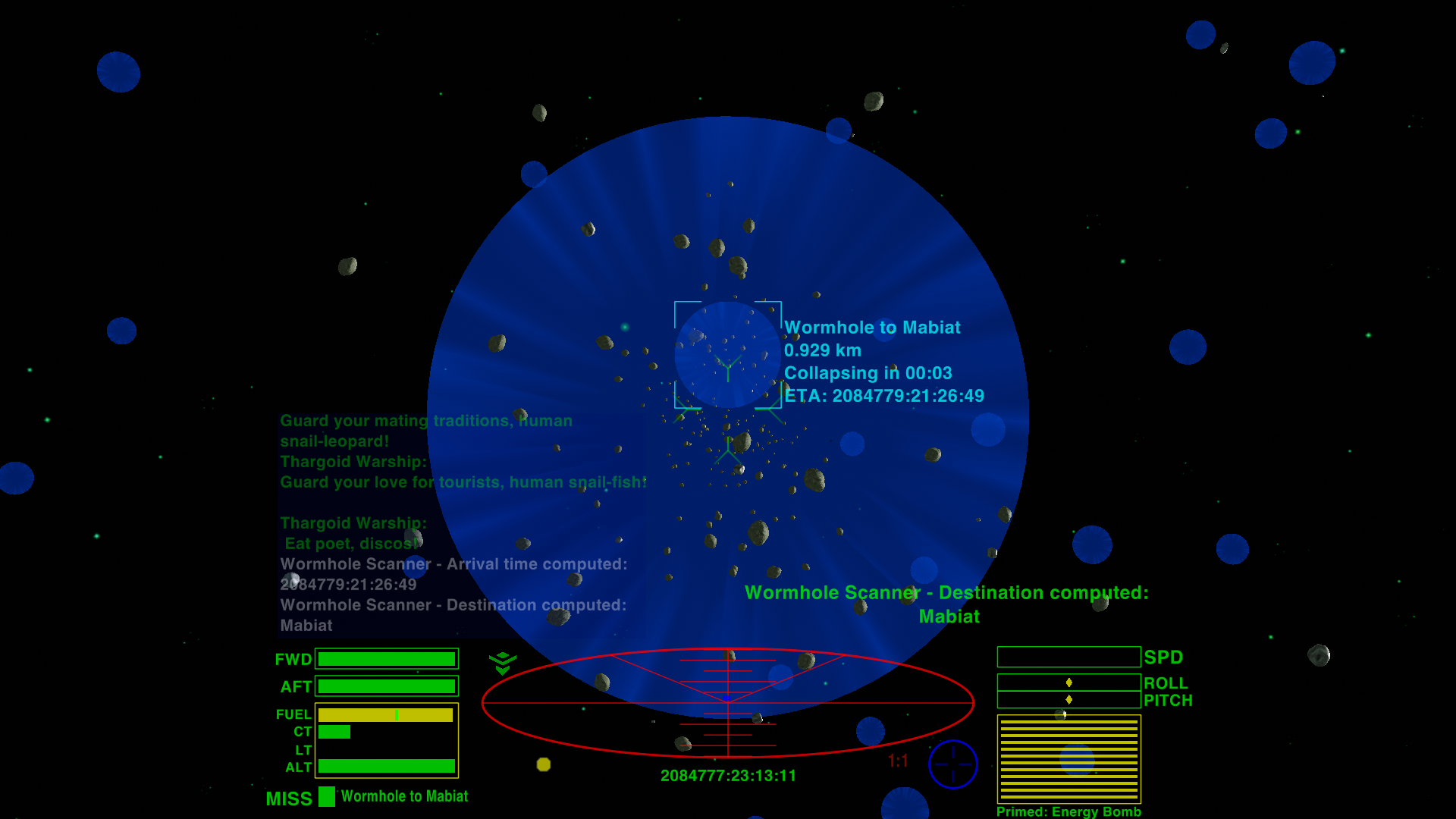The width and height of the screenshot is (1456, 819).
Task: Select the green missile pylon square
Action: [x=327, y=796]
